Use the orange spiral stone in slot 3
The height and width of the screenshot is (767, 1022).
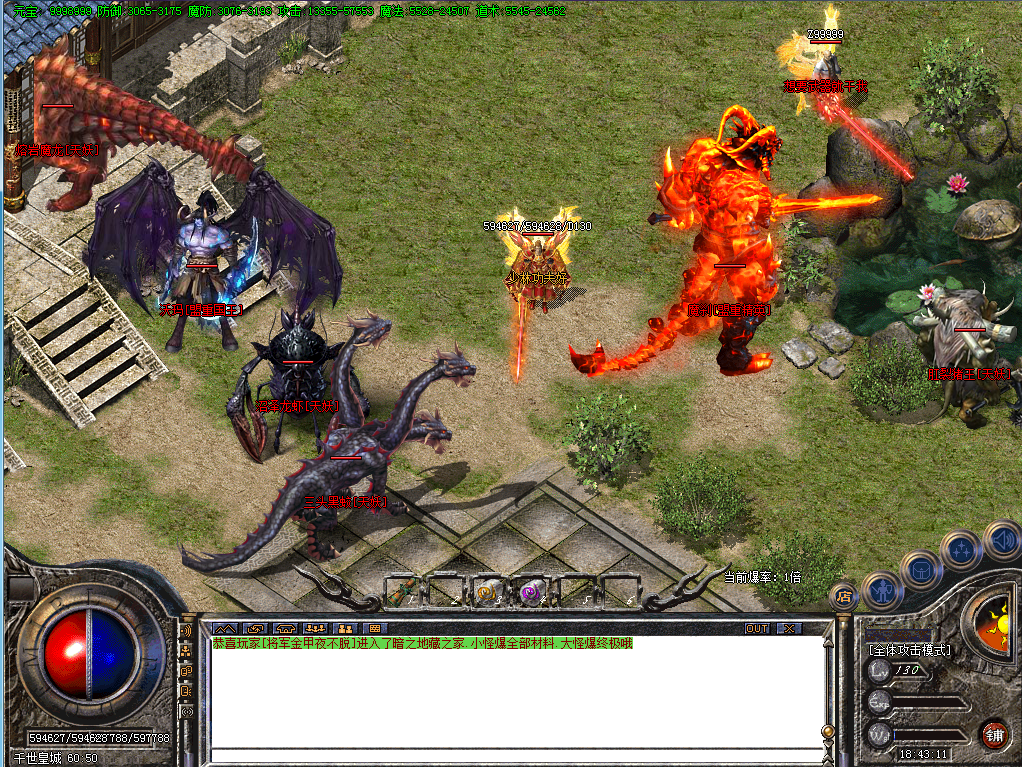click(487, 590)
